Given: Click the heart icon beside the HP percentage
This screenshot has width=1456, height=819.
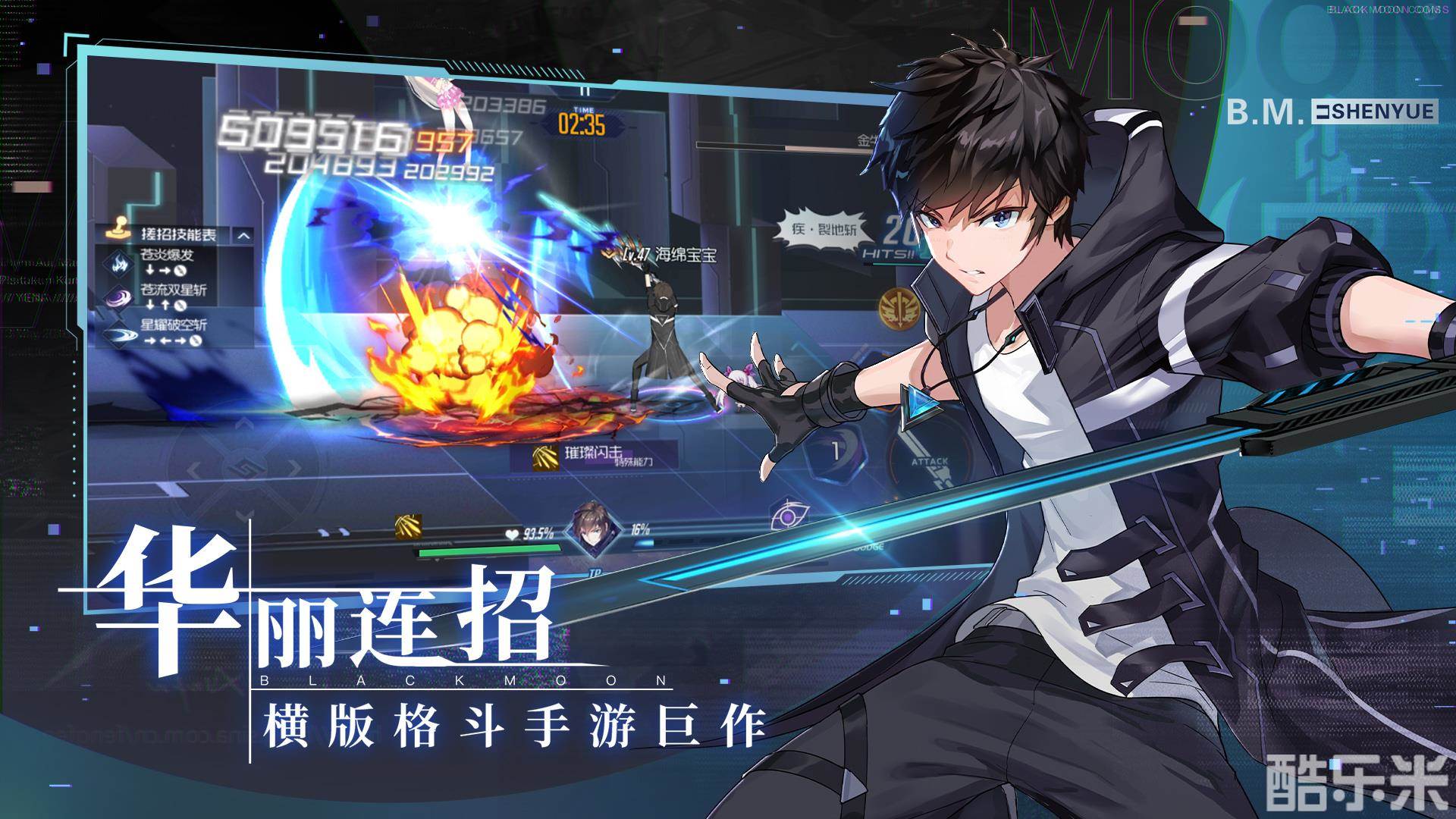Looking at the screenshot, I should 511,535.
